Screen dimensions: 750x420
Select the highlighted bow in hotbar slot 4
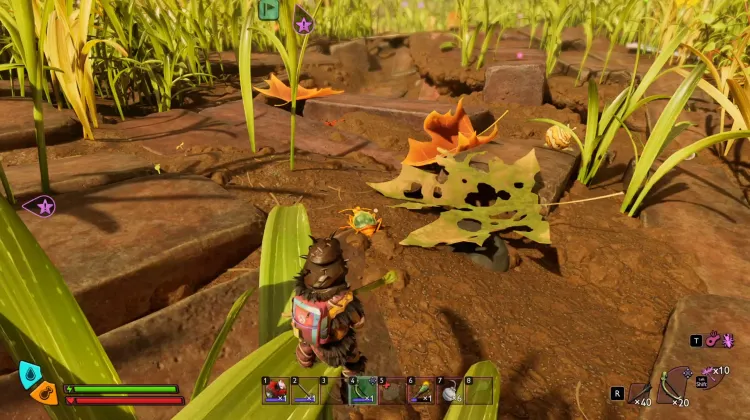tap(364, 390)
